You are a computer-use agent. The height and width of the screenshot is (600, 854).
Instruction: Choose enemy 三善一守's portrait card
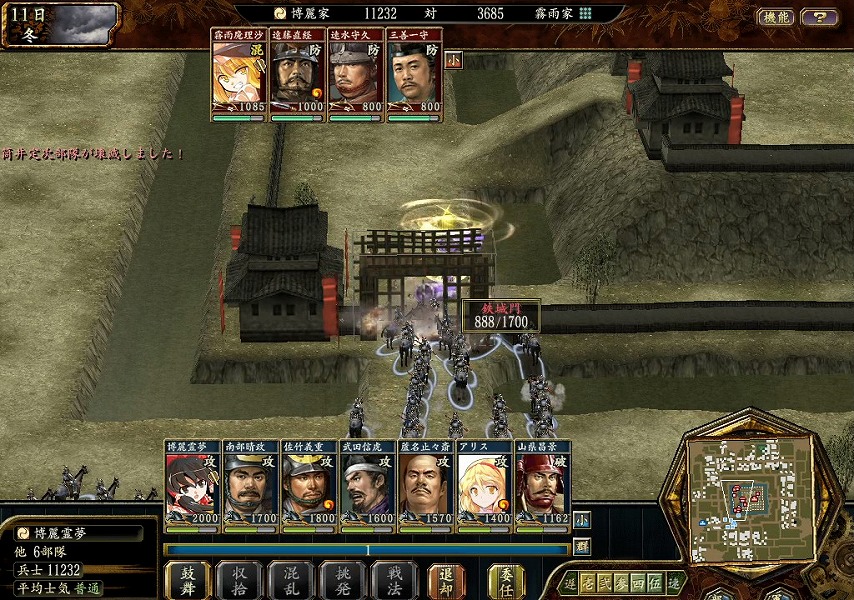[x=414, y=74]
